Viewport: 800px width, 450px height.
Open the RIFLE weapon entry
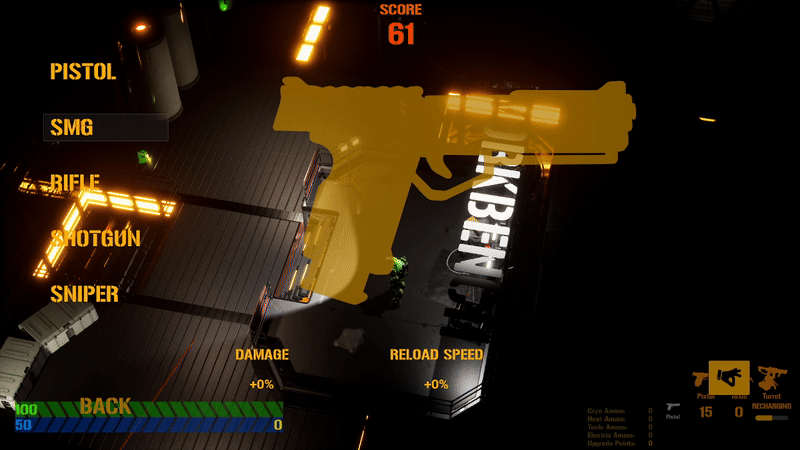pyautogui.click(x=76, y=183)
